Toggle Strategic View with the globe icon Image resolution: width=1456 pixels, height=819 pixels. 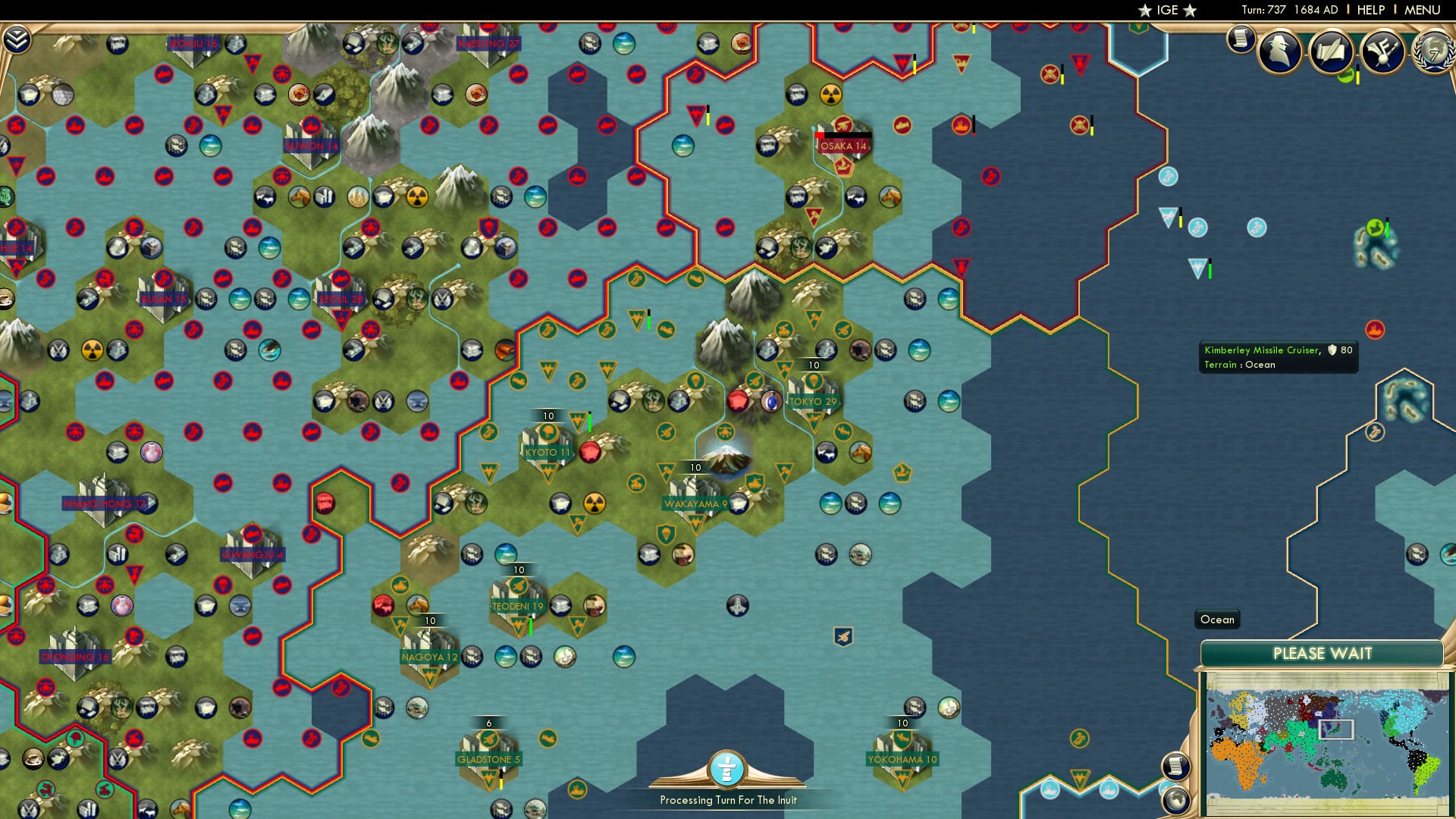coord(1175,801)
